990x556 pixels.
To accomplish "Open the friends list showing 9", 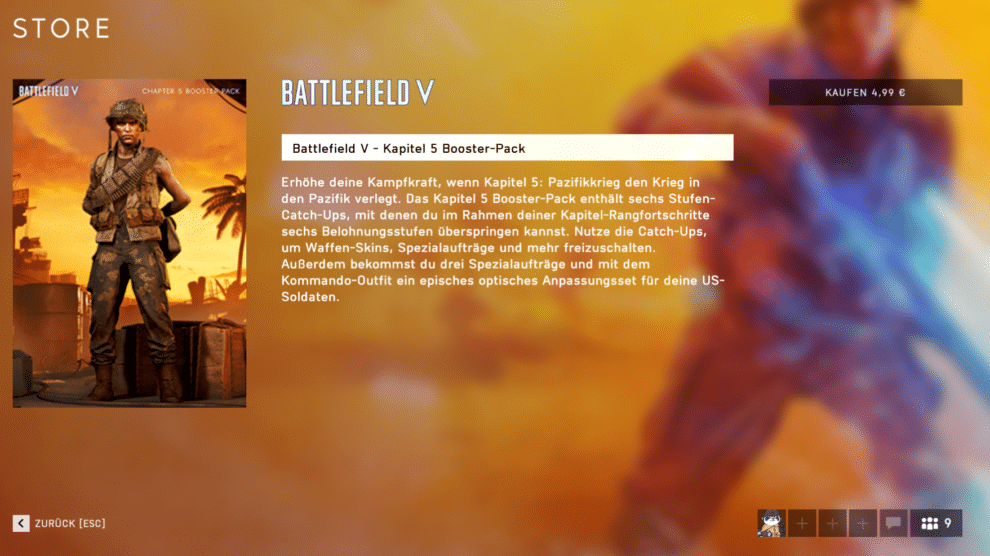I will point(936,523).
